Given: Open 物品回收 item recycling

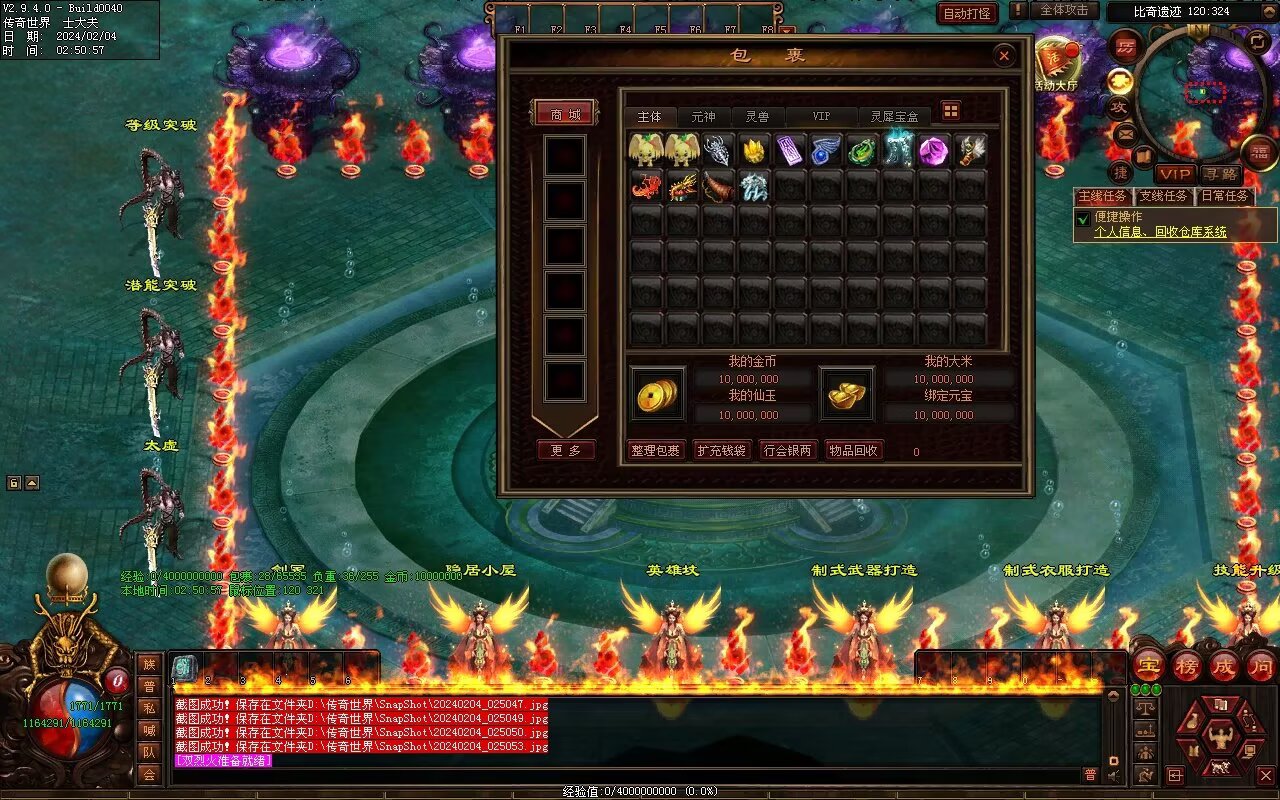Looking at the screenshot, I should (x=853, y=451).
